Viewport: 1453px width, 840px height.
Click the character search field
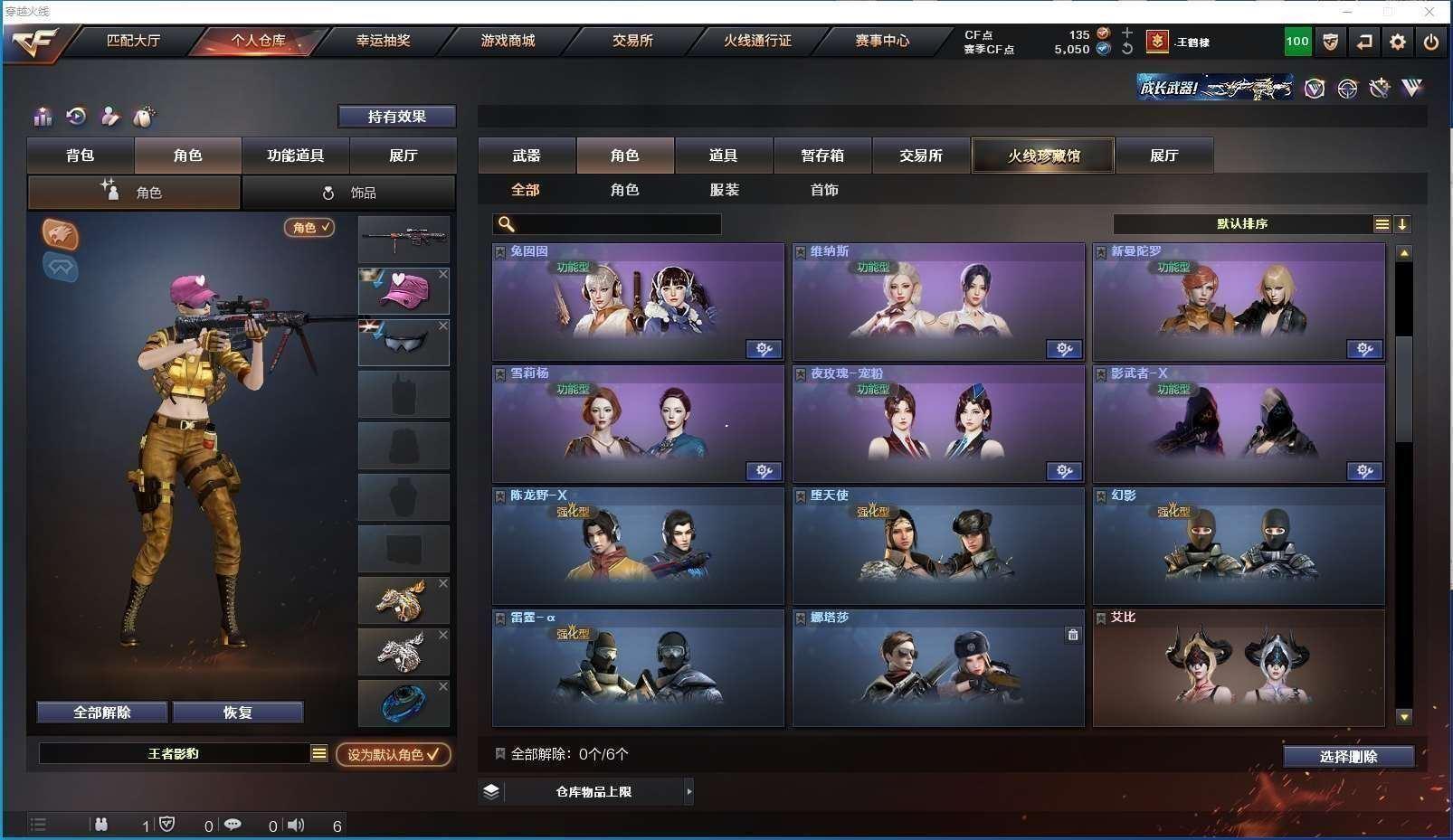point(617,224)
